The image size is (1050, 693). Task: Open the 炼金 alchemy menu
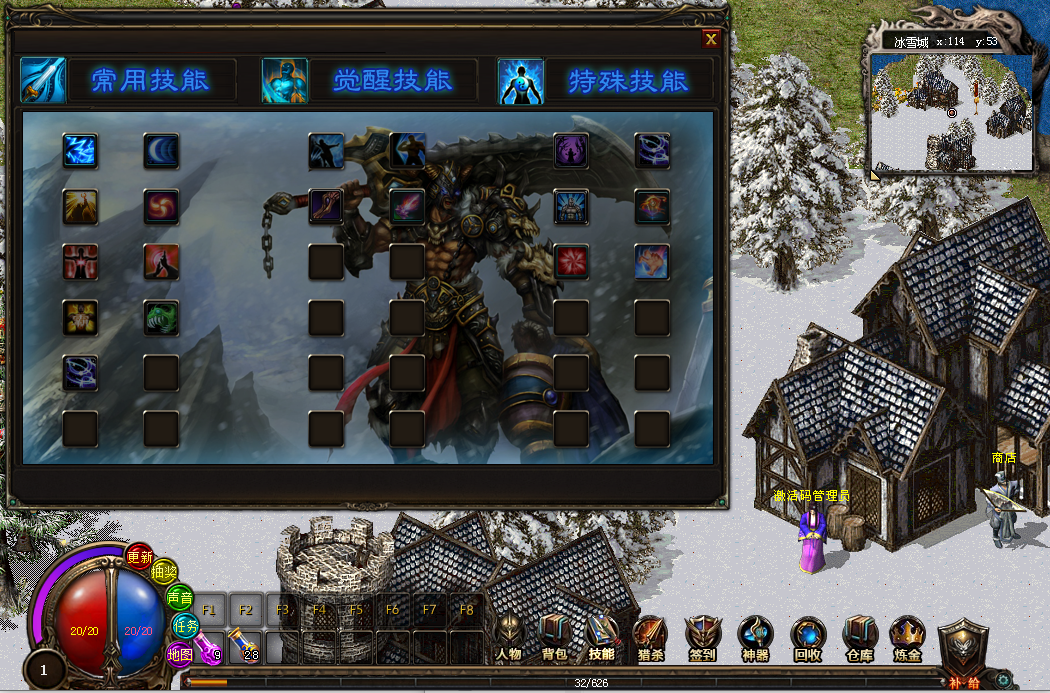(908, 636)
